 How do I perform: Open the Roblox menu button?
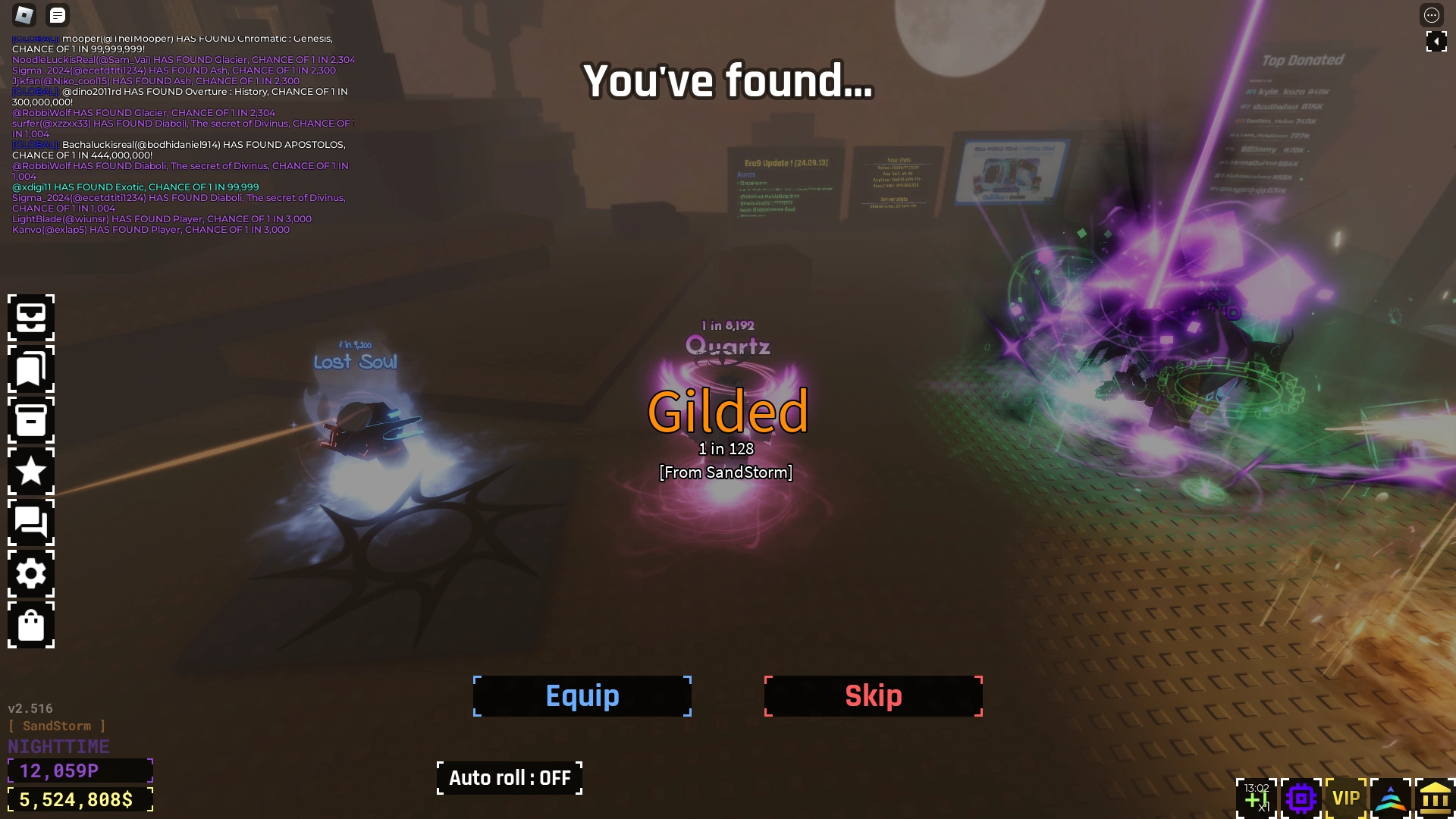tap(23, 15)
